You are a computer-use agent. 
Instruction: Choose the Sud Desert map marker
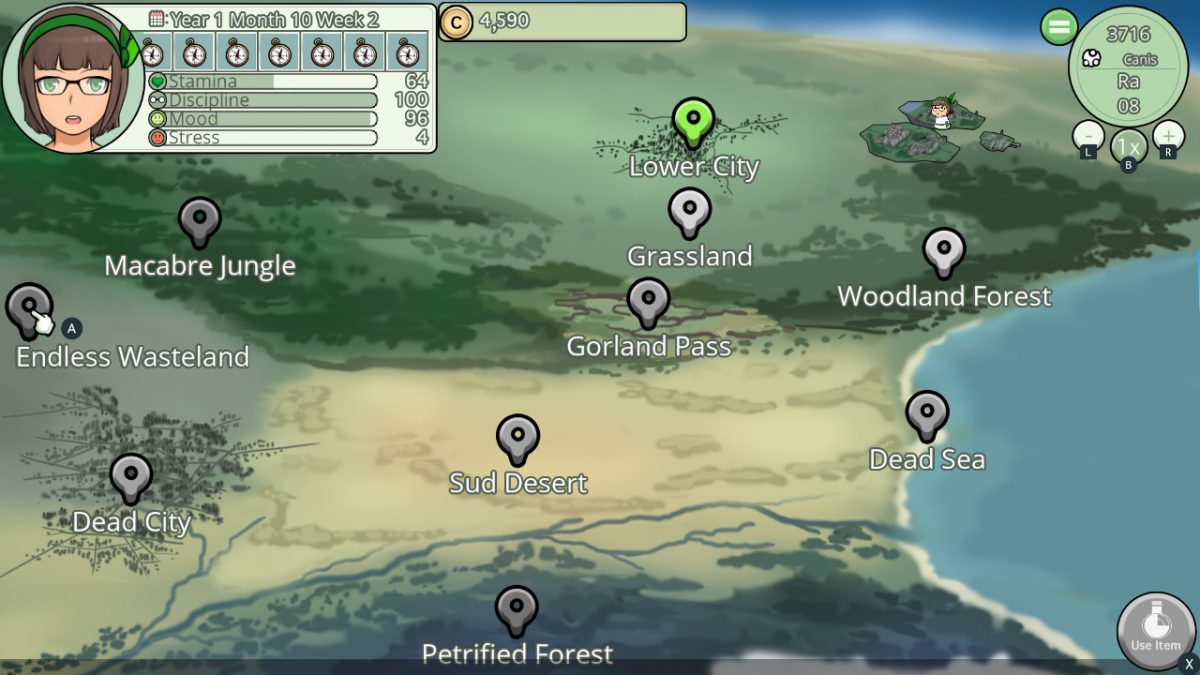coord(517,437)
